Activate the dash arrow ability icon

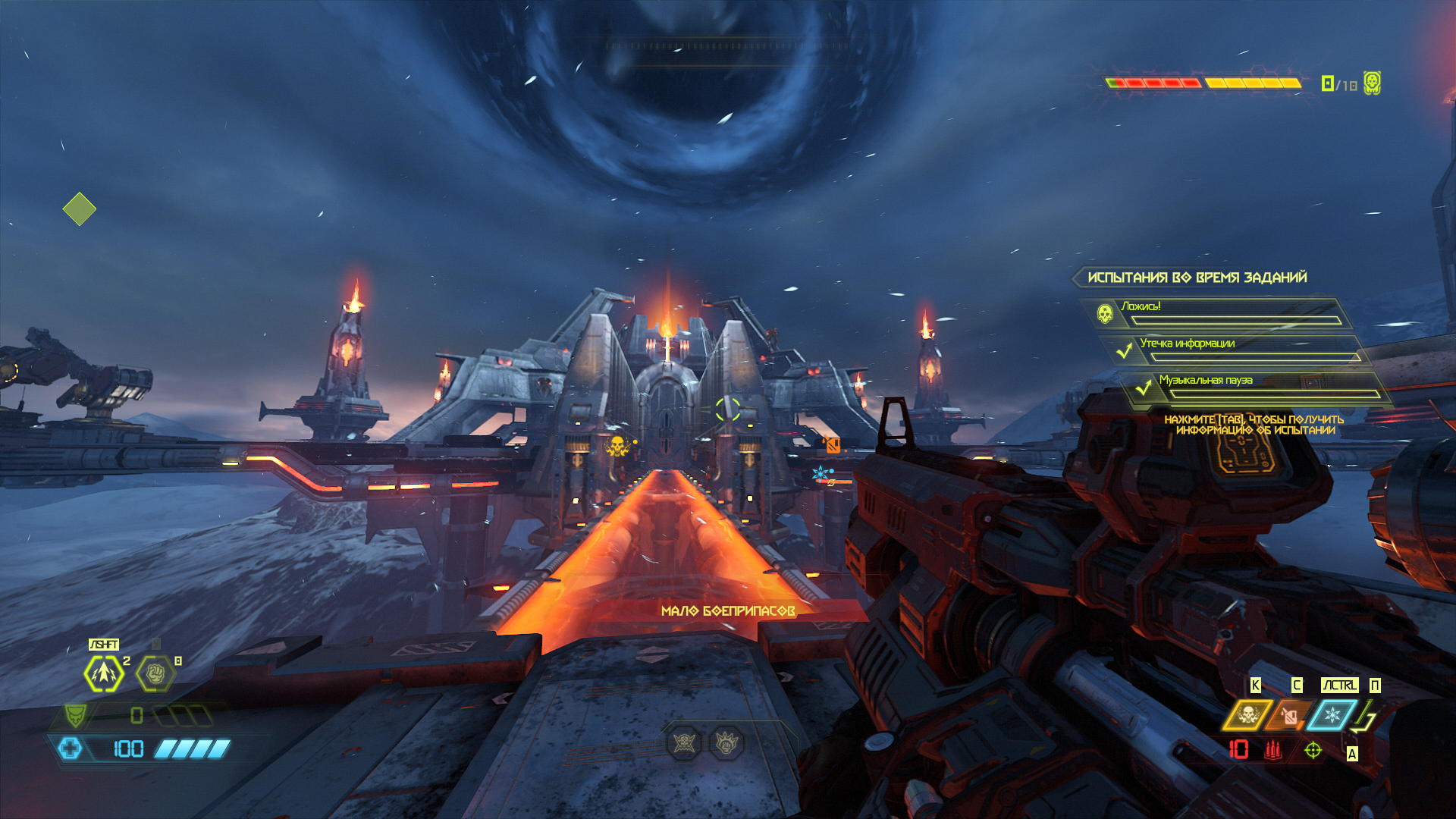[104, 673]
